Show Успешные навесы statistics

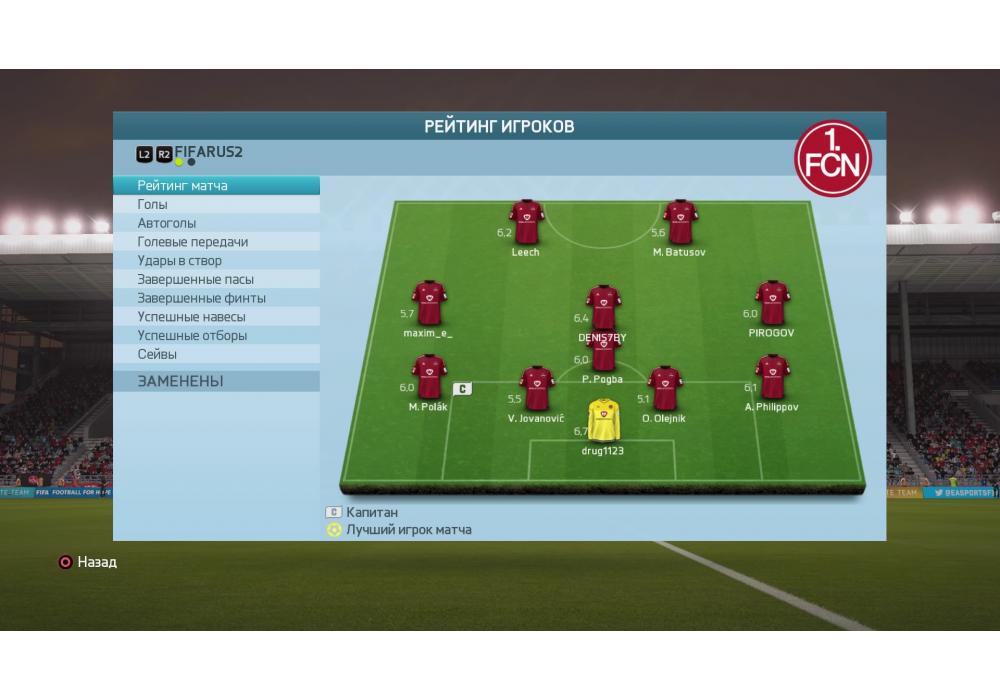click(216, 317)
